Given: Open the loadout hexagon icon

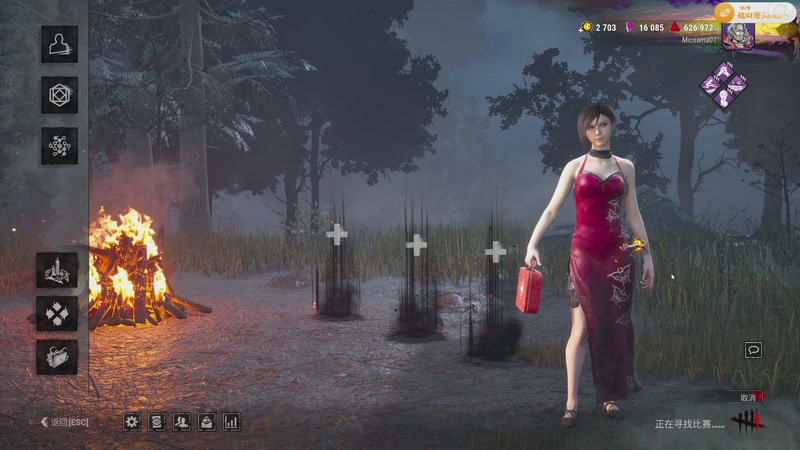Looking at the screenshot, I should coord(59,95).
